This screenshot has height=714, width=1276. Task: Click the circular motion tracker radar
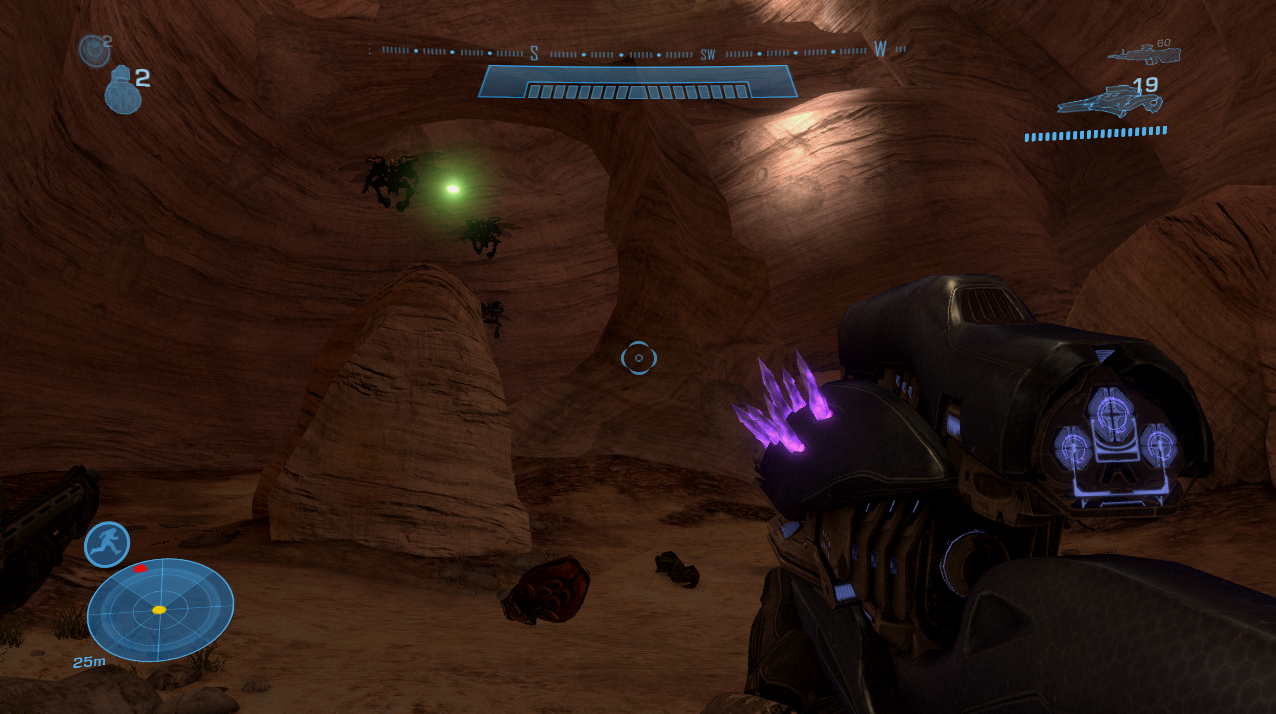[x=160, y=609]
